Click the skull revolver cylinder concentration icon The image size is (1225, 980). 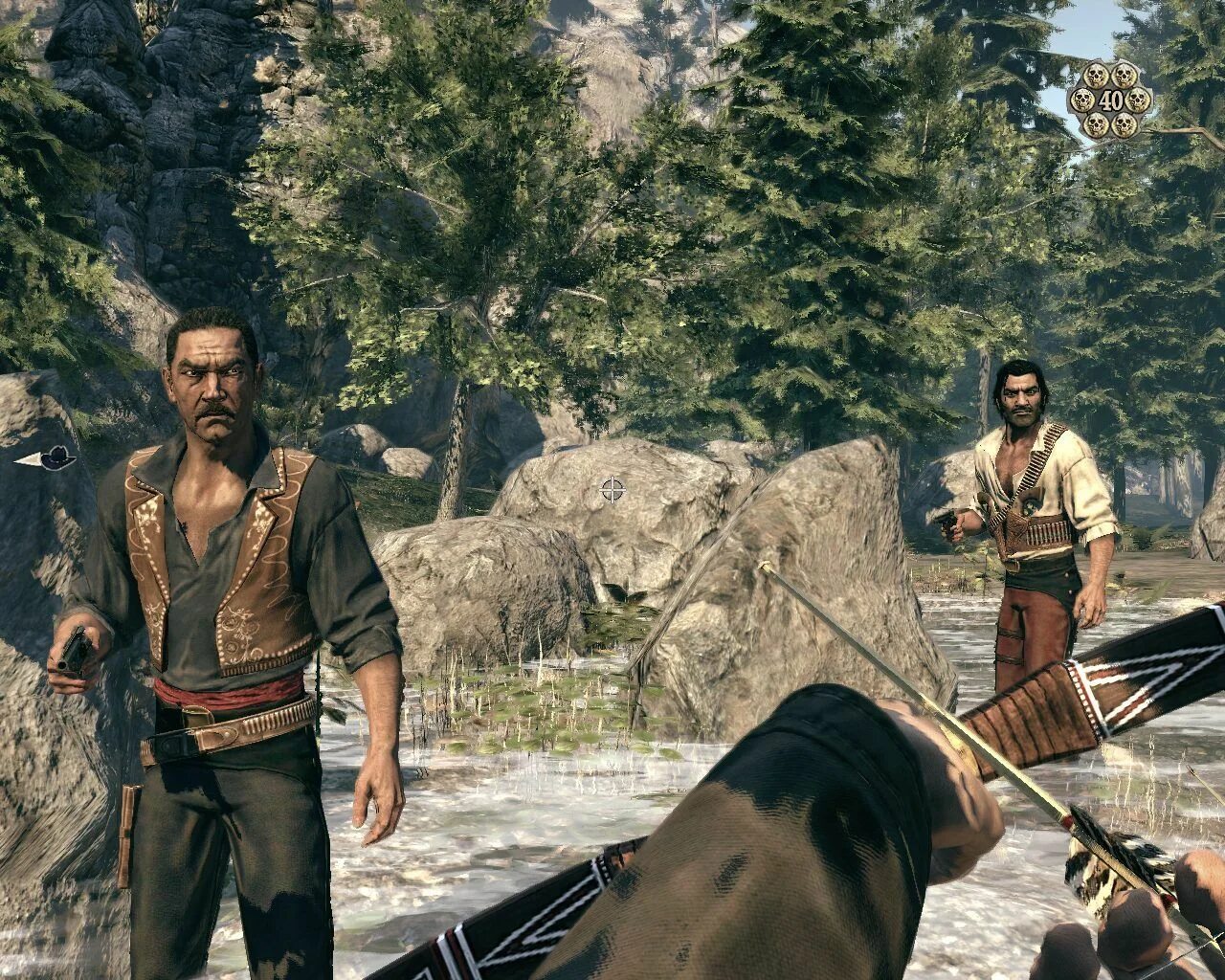pos(1110,100)
